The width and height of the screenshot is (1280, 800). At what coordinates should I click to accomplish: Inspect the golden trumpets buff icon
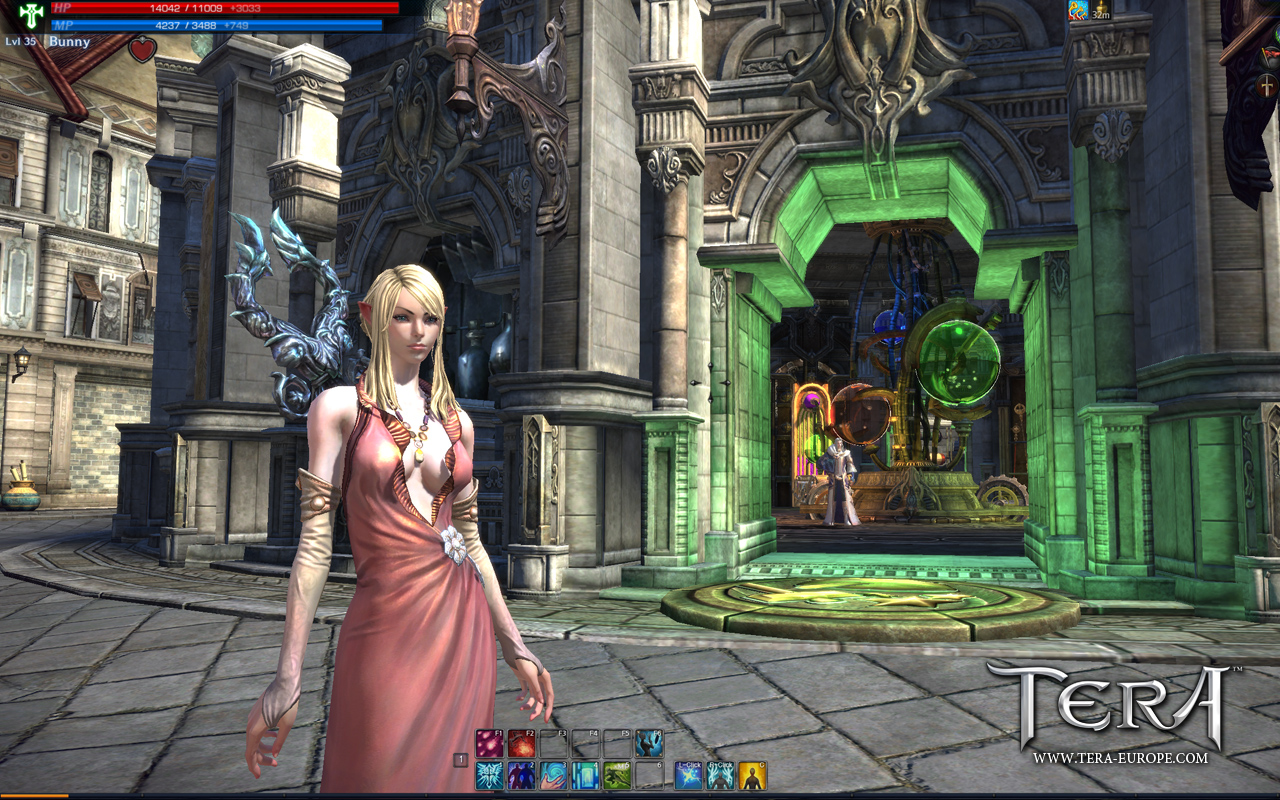[1077, 10]
